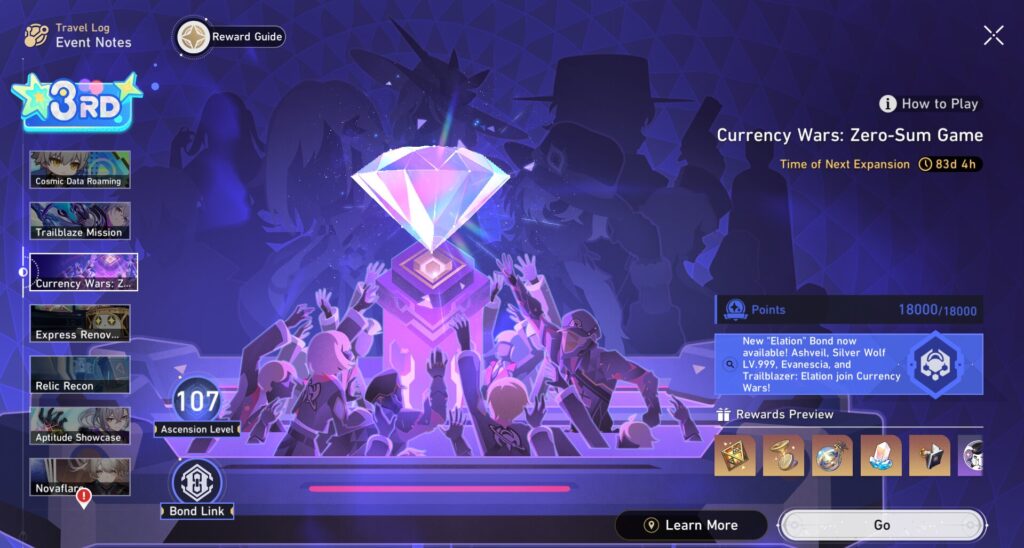Click the Learn More button
Screen dimensions: 1024x548
coord(691,525)
